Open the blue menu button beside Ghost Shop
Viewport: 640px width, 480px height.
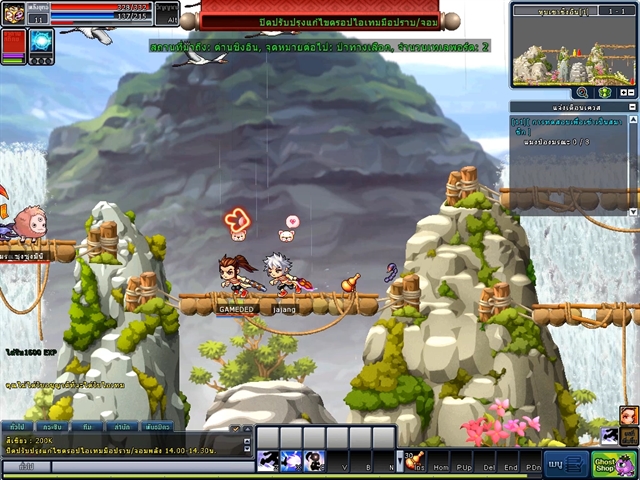566,464
